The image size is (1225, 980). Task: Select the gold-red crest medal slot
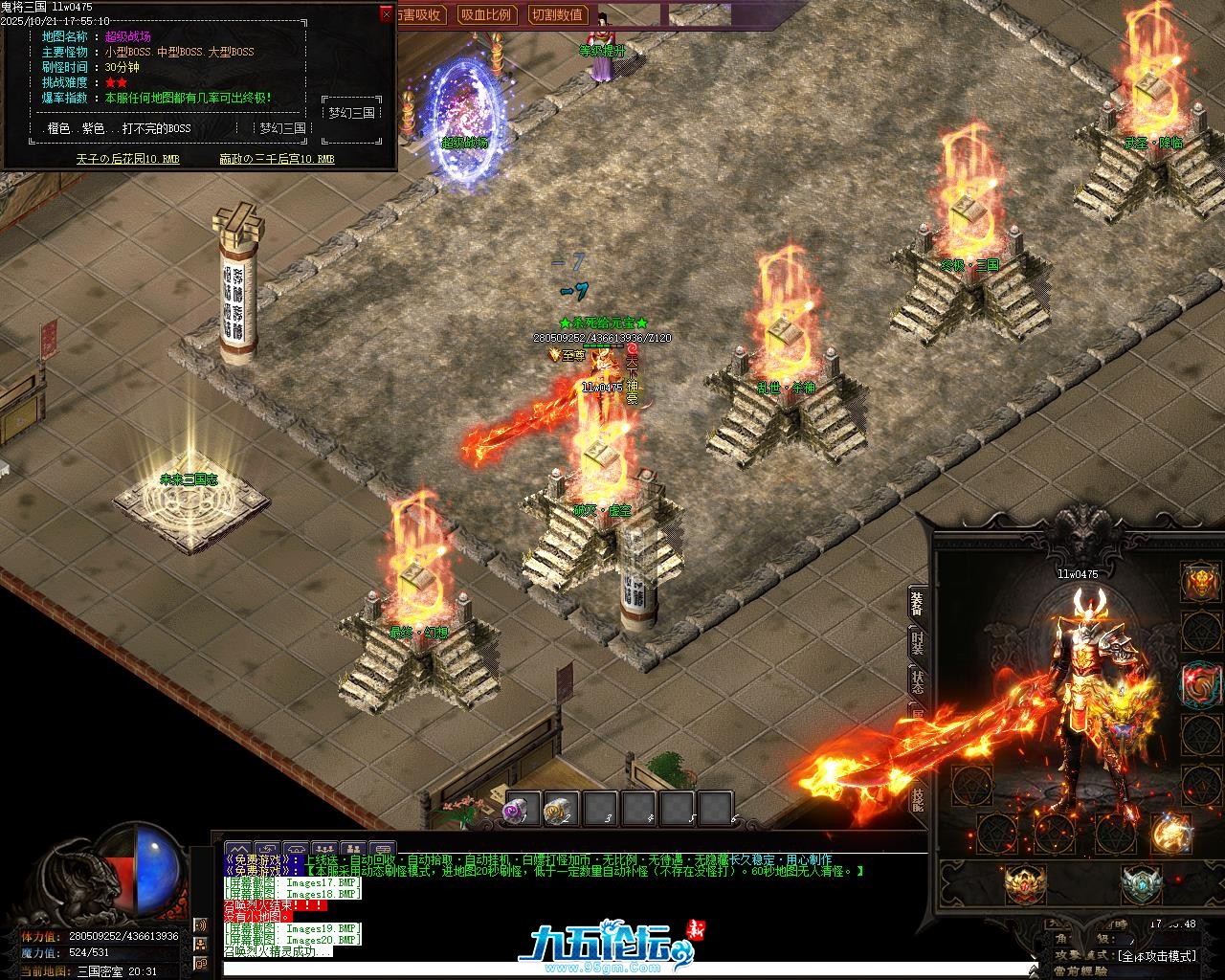(1025, 883)
